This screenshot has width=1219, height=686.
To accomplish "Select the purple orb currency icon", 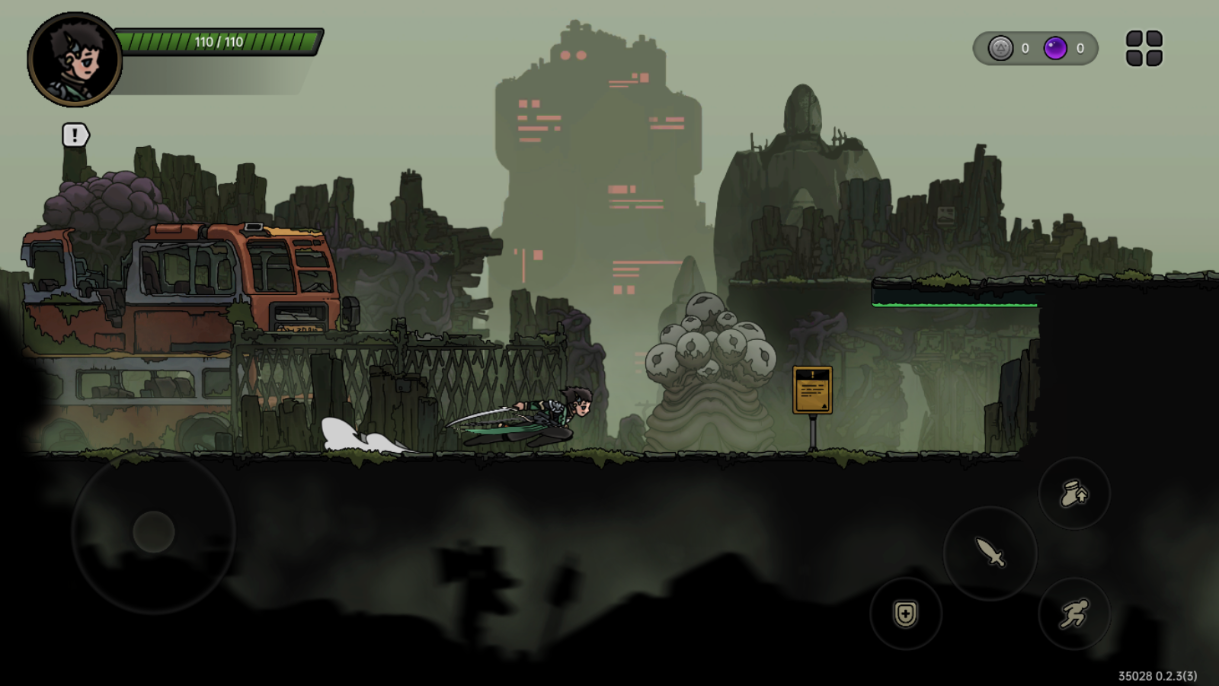I will point(1055,48).
